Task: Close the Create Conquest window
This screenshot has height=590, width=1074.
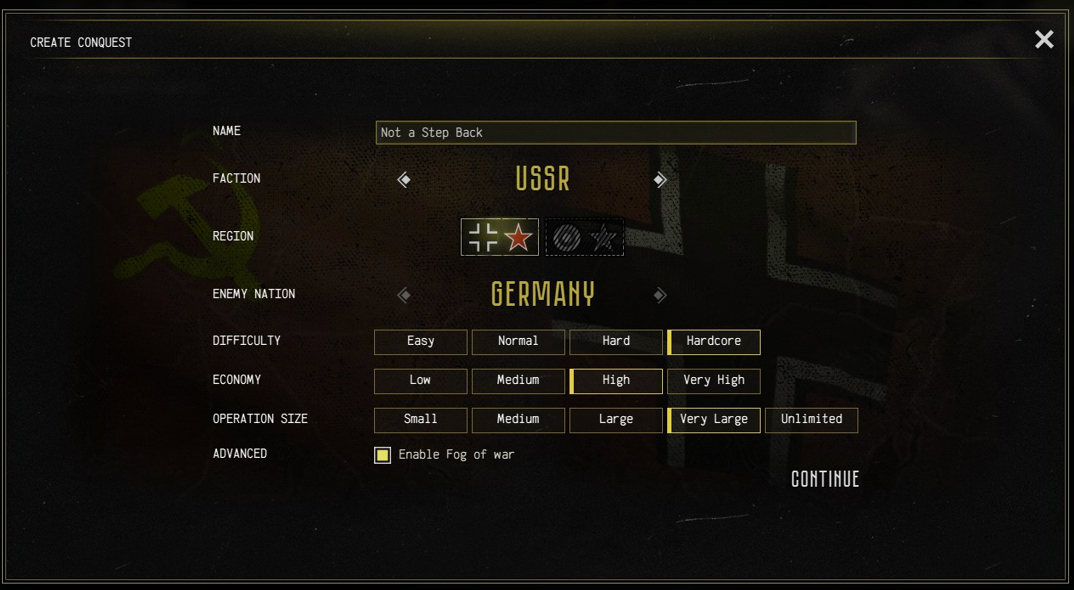Action: (x=1044, y=40)
